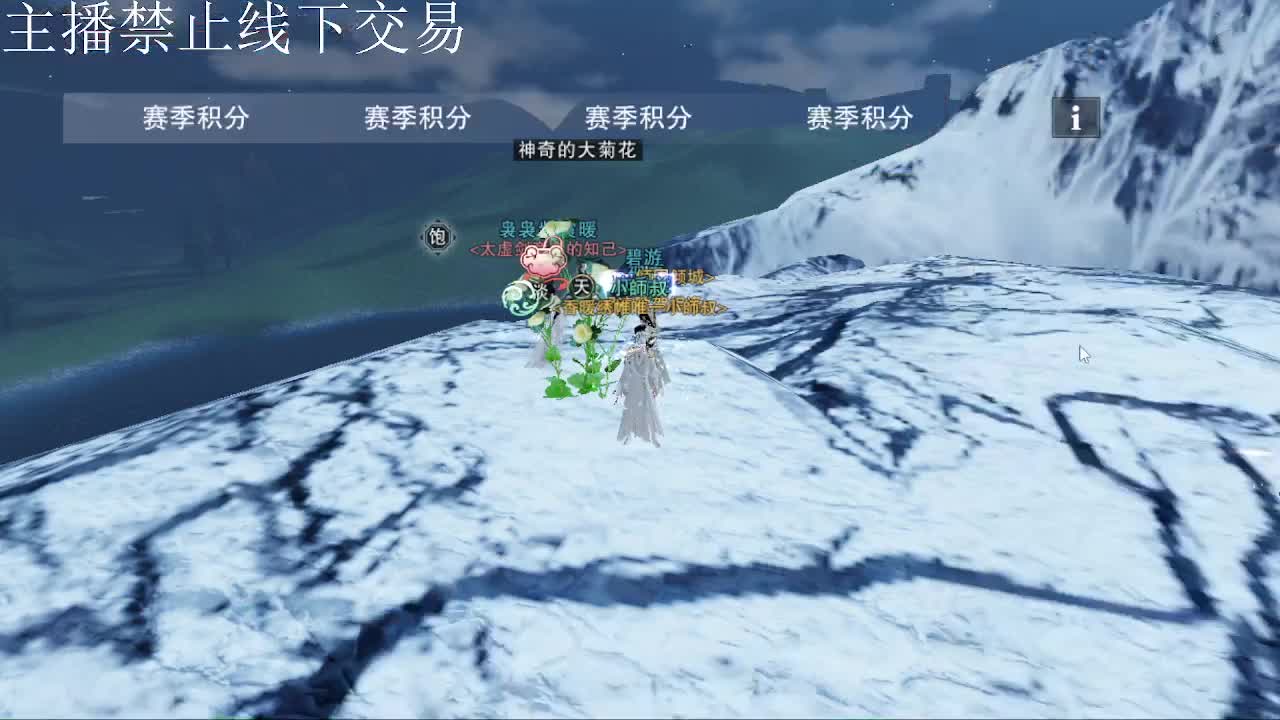Click the nameplate 袅袅家的暖暖

tap(549, 228)
